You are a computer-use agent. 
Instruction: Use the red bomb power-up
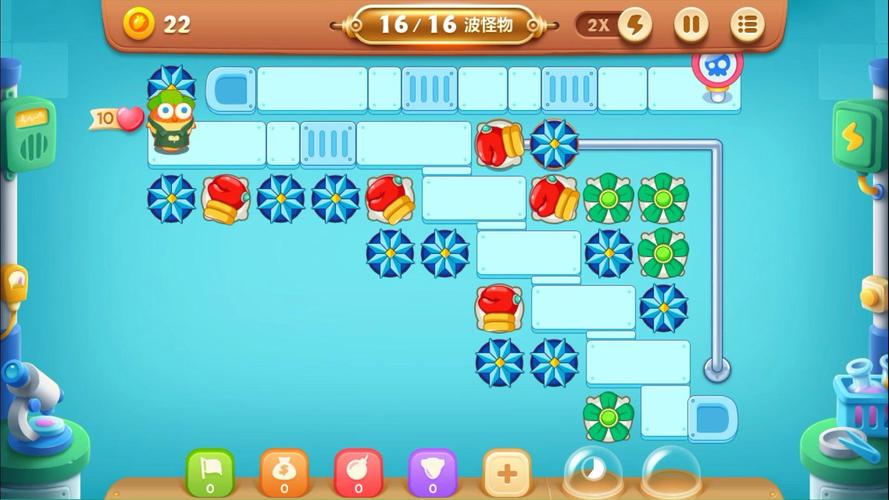(x=358, y=471)
